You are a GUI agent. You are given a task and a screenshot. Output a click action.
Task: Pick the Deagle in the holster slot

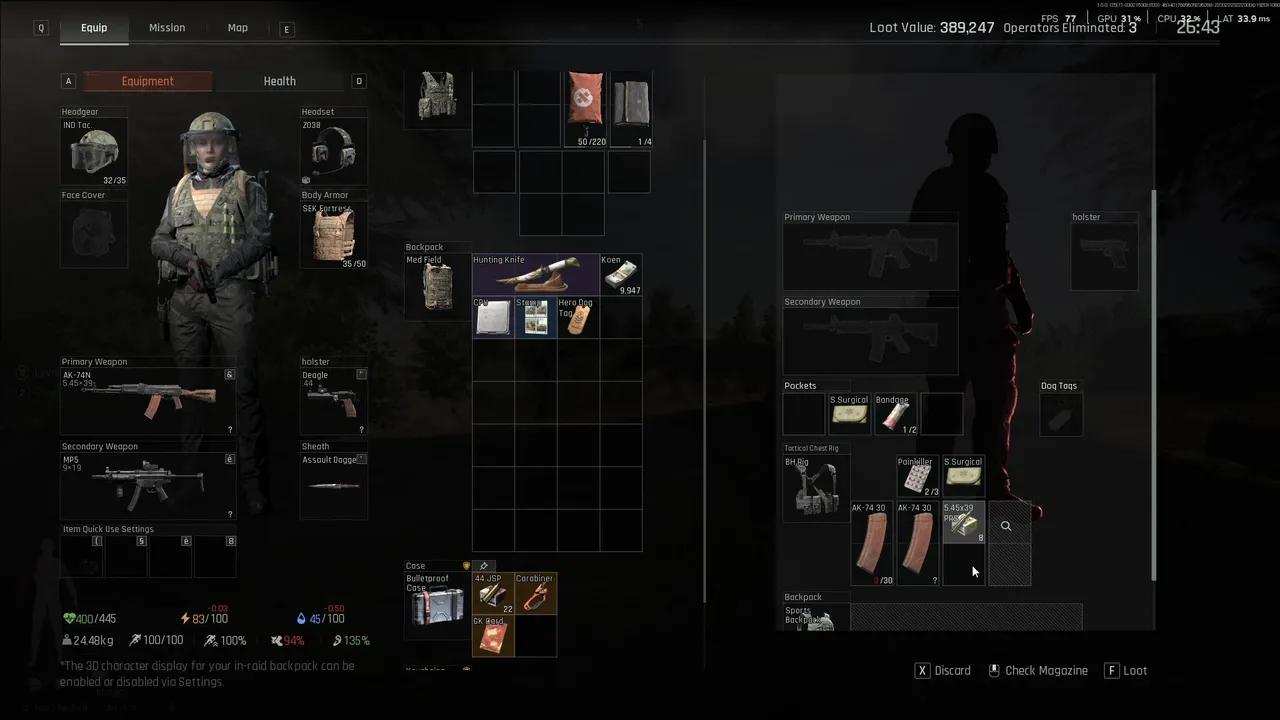[334, 401]
